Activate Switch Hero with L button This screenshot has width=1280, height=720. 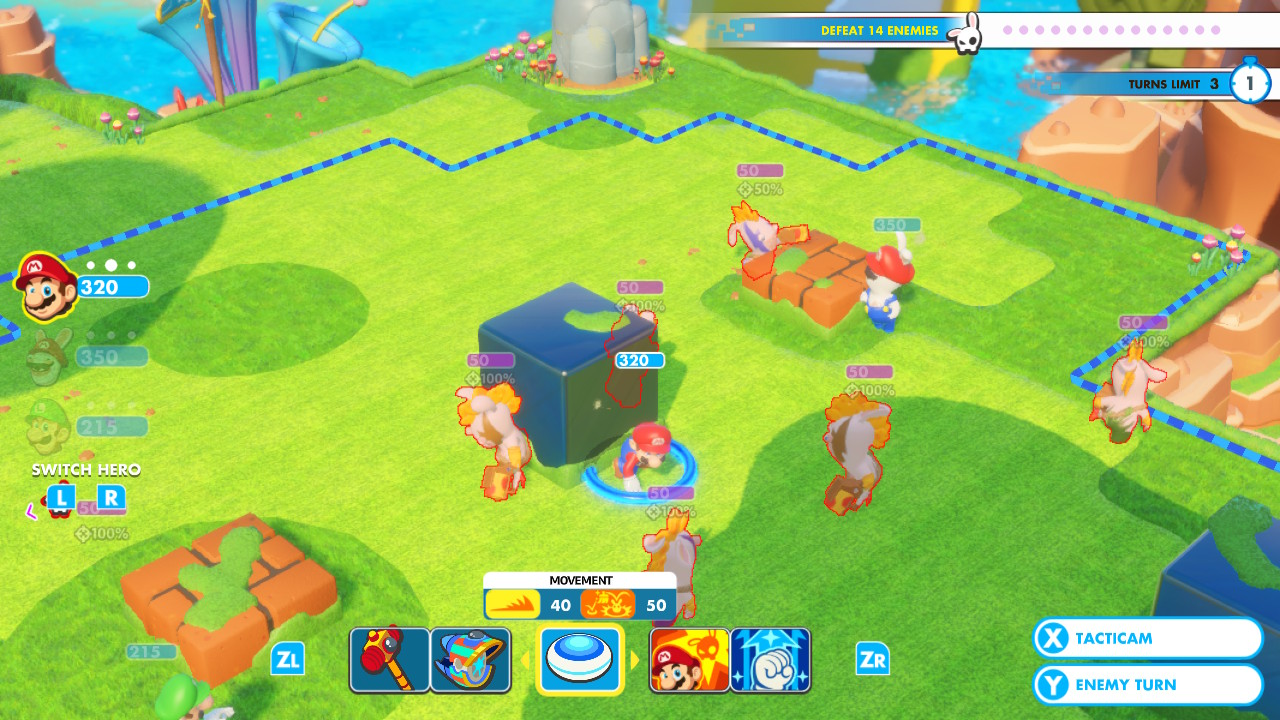click(x=63, y=494)
